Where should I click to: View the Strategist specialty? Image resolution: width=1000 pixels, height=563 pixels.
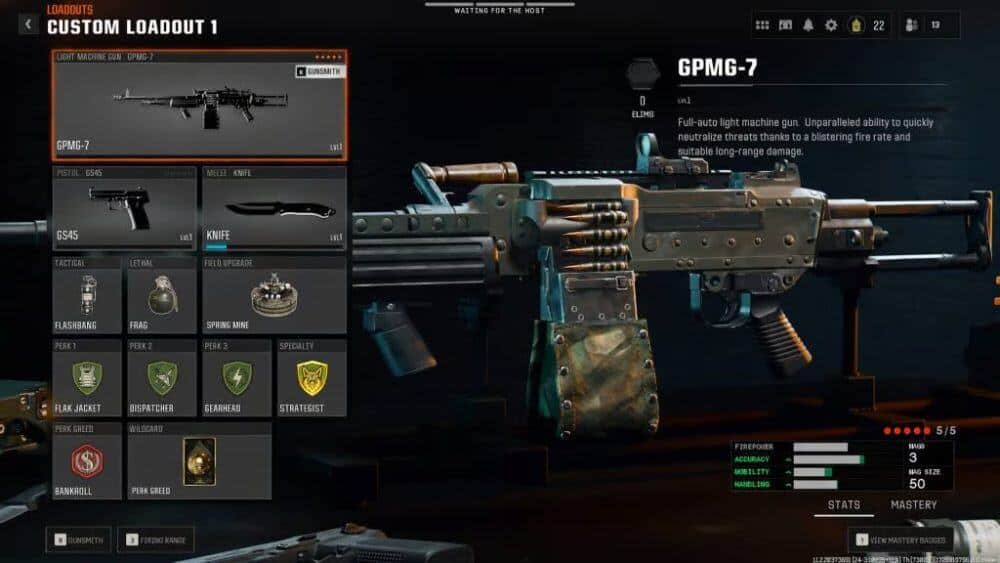point(311,378)
